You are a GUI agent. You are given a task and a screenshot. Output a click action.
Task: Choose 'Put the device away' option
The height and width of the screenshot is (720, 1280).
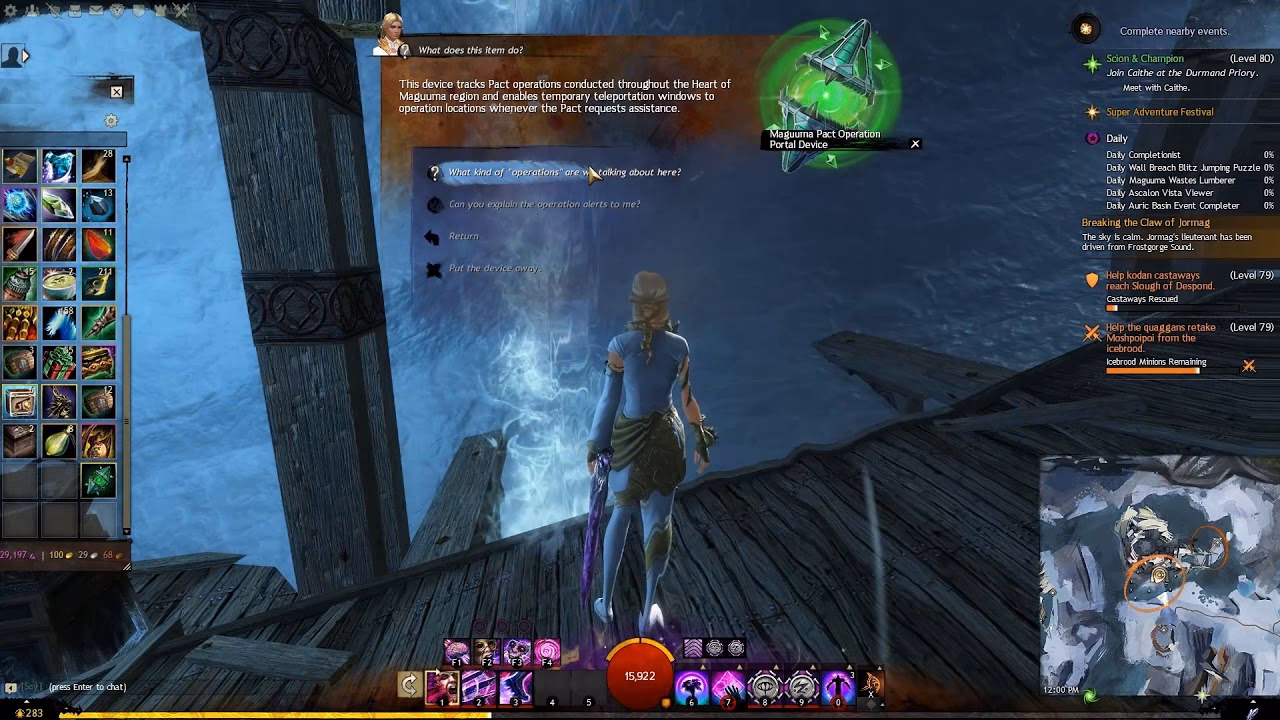pos(494,268)
